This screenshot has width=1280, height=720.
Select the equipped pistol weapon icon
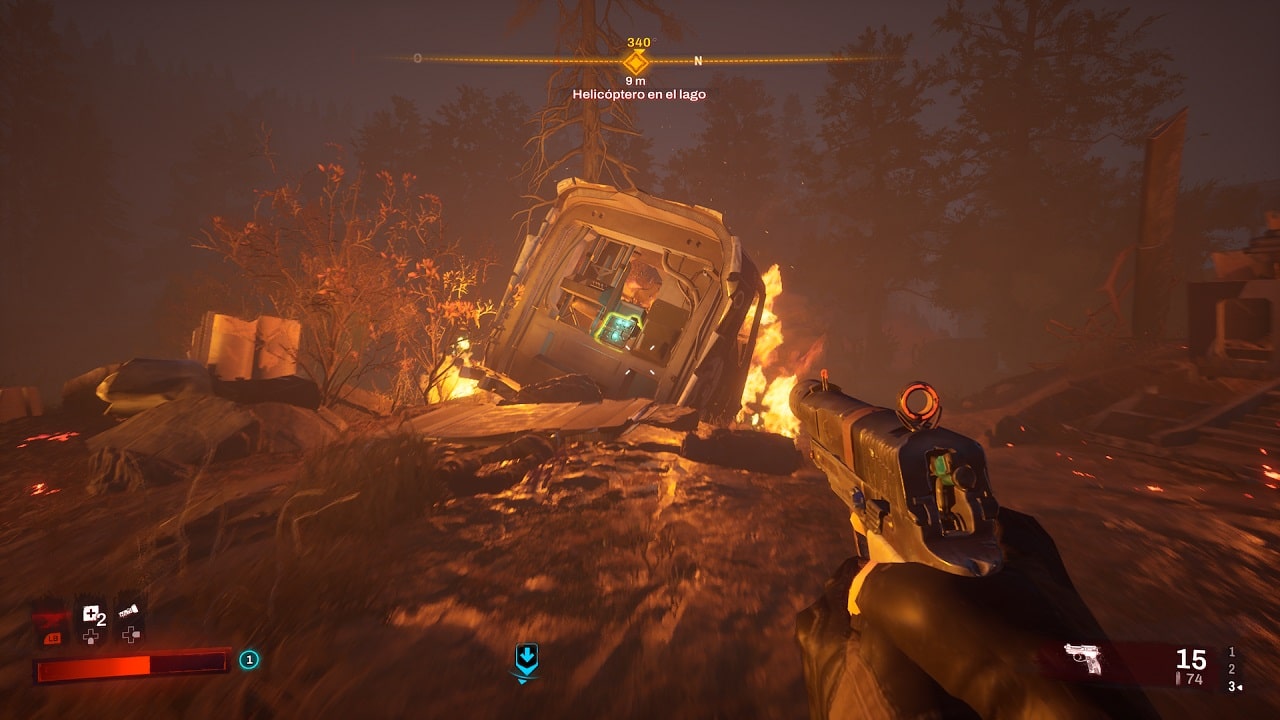[x=1082, y=658]
